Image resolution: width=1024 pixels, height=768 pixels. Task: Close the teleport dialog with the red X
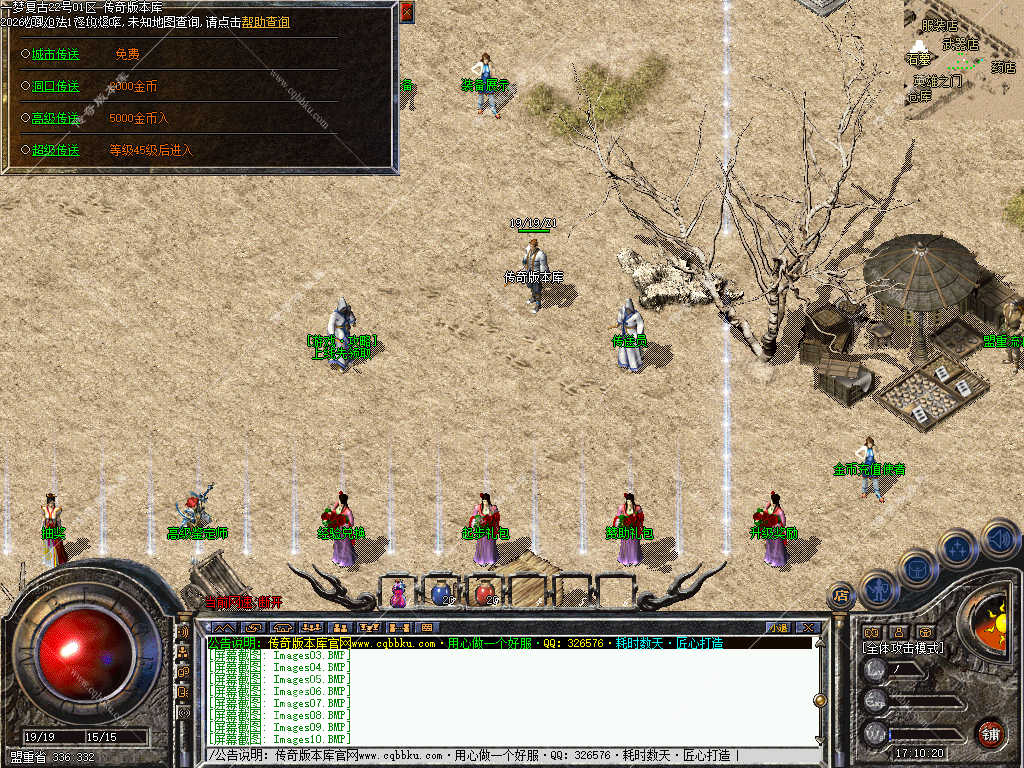(406, 12)
